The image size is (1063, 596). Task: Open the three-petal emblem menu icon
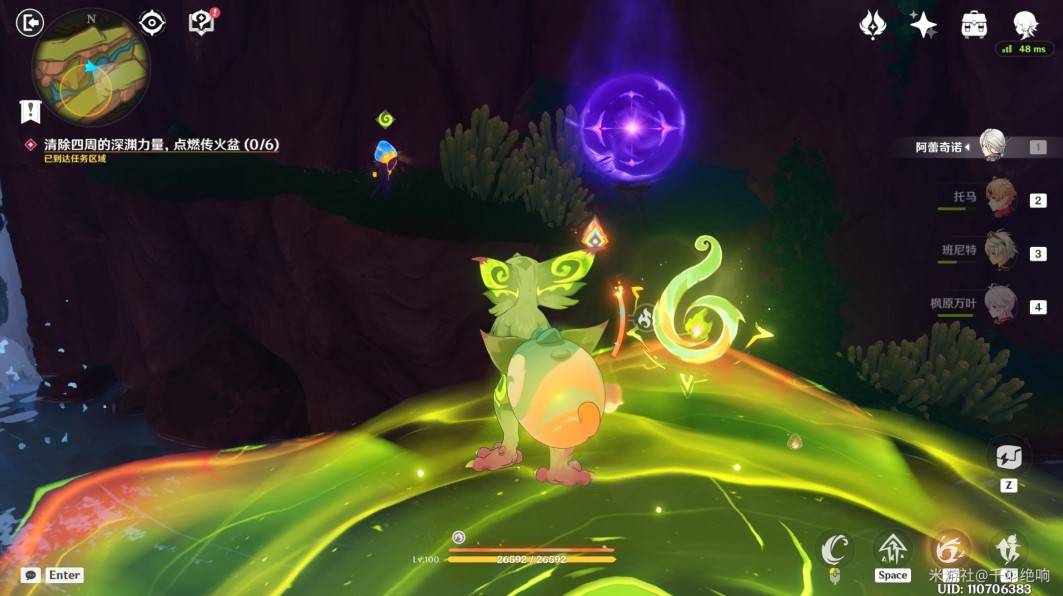[x=873, y=24]
